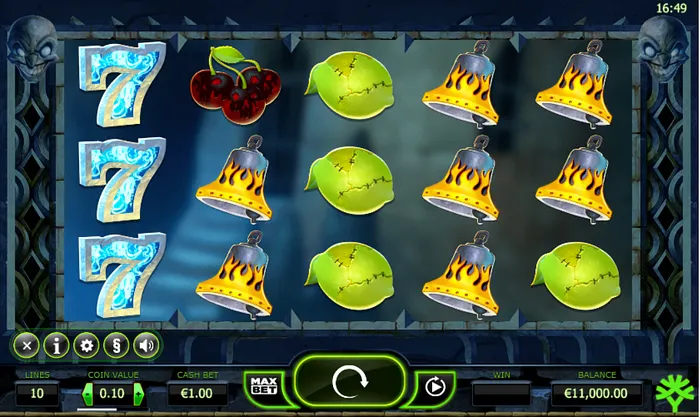This screenshot has width=700, height=417.
Task: Close the menu bar with the X icon
Action: point(28,346)
